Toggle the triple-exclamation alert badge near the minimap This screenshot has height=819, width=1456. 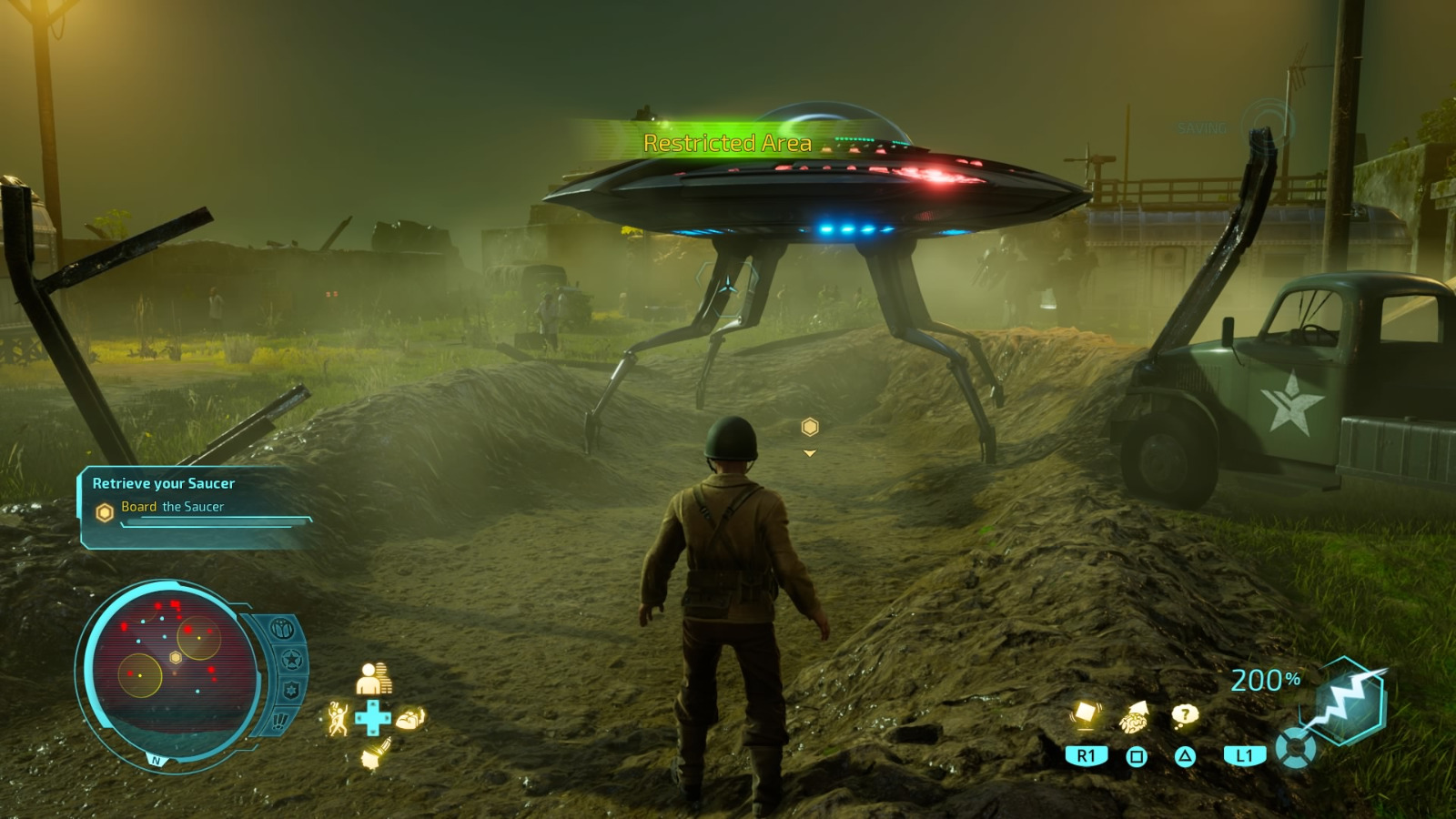pyautogui.click(x=279, y=722)
